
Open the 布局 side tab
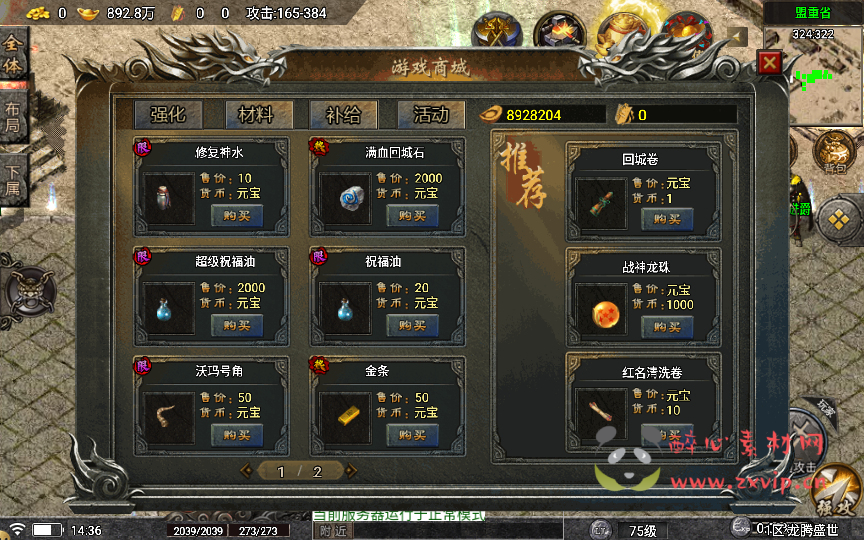tap(12, 117)
